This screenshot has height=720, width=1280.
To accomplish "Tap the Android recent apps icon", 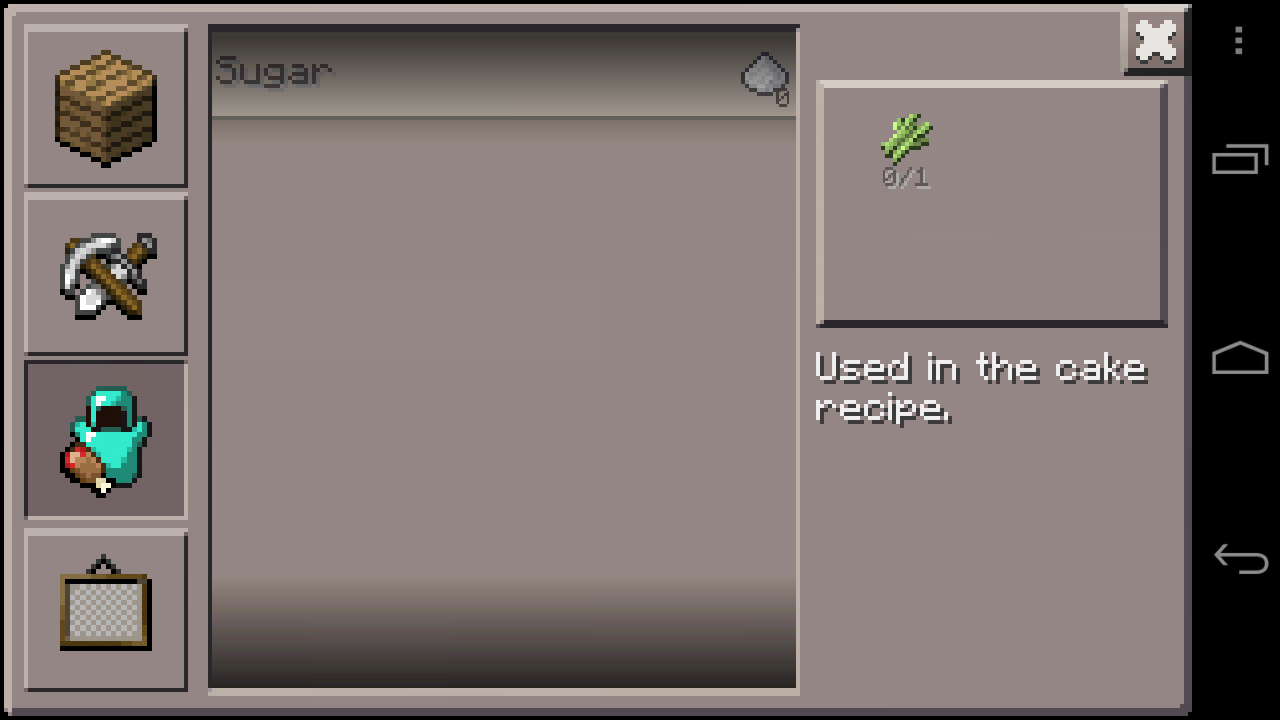I will (x=1239, y=158).
